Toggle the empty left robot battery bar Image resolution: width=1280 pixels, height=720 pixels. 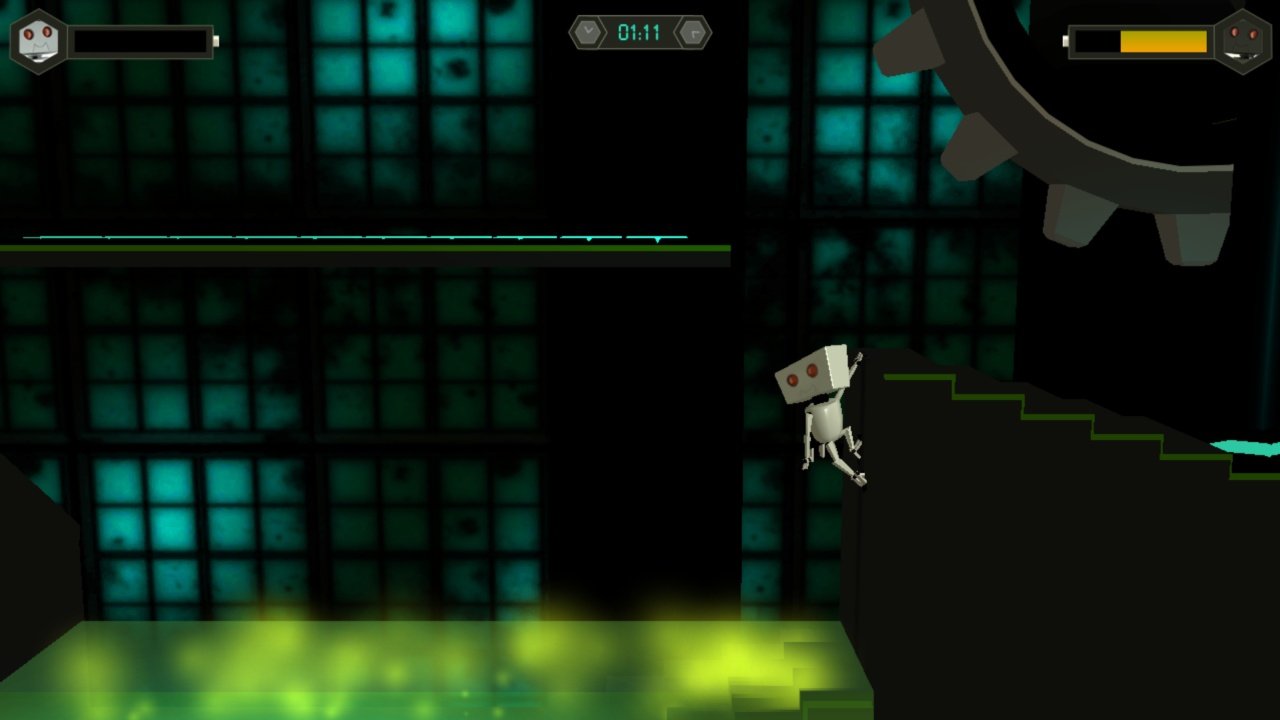(x=140, y=40)
